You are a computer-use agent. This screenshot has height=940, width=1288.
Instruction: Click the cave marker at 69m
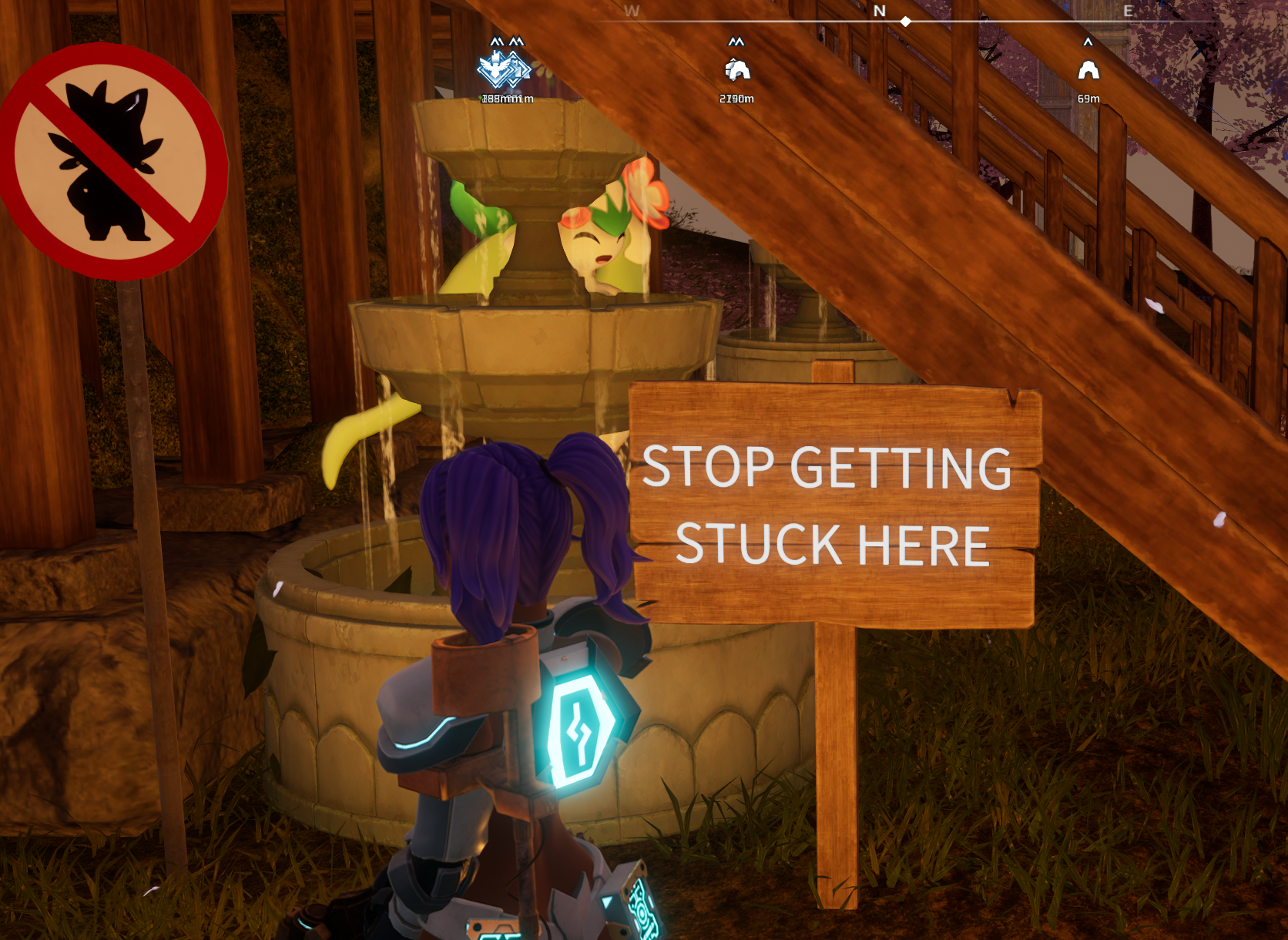1088,71
